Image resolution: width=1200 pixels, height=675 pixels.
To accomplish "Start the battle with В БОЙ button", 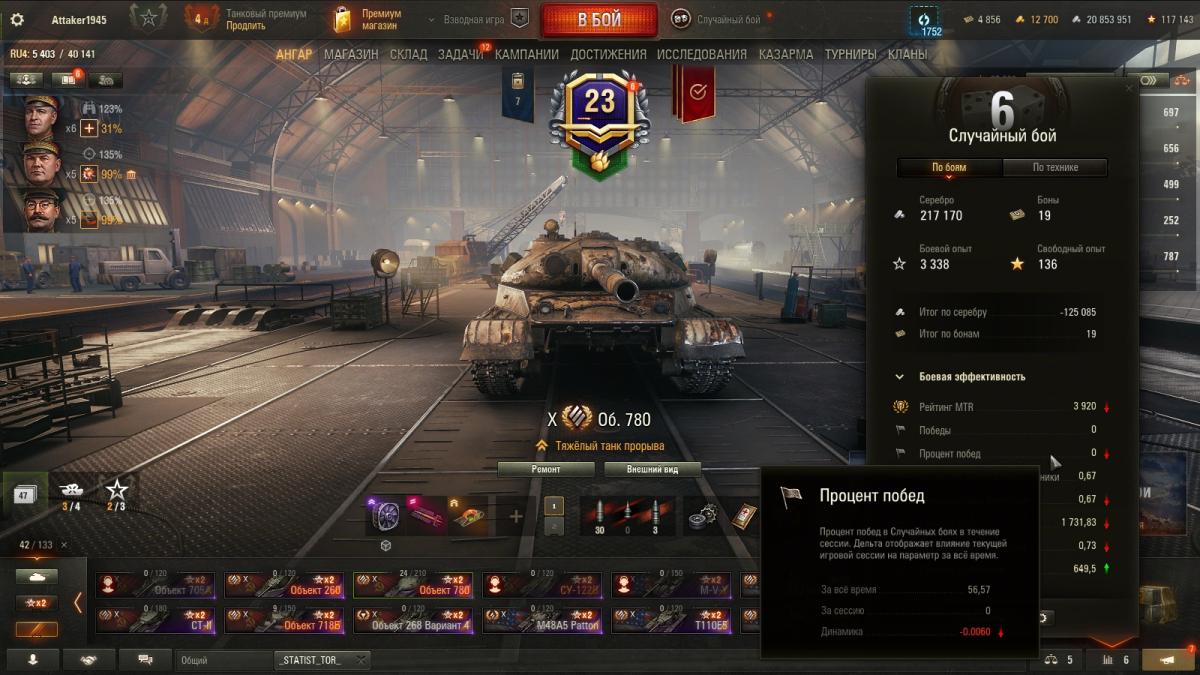I will point(598,20).
